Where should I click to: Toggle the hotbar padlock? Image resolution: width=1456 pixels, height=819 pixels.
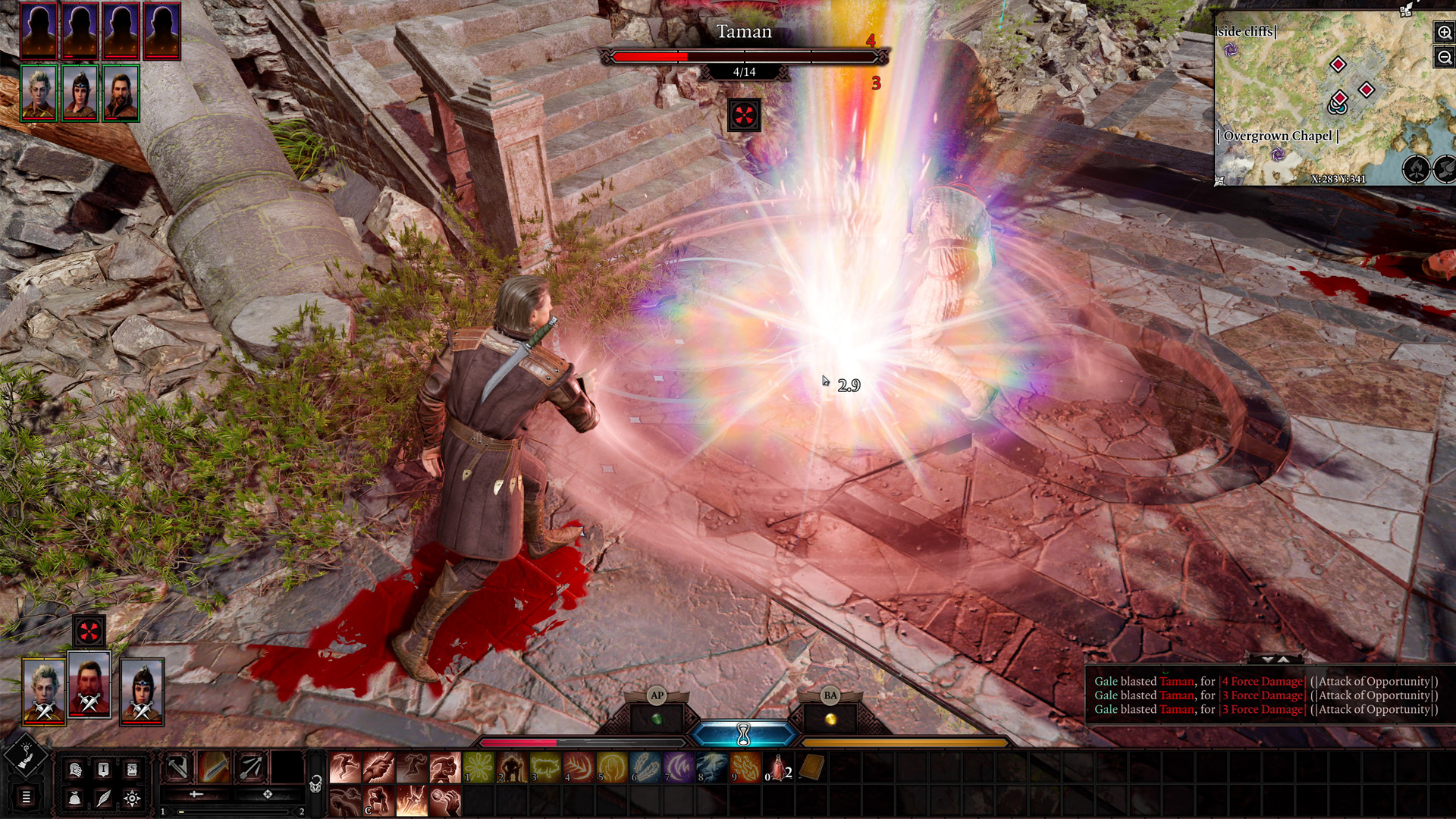coord(316,784)
